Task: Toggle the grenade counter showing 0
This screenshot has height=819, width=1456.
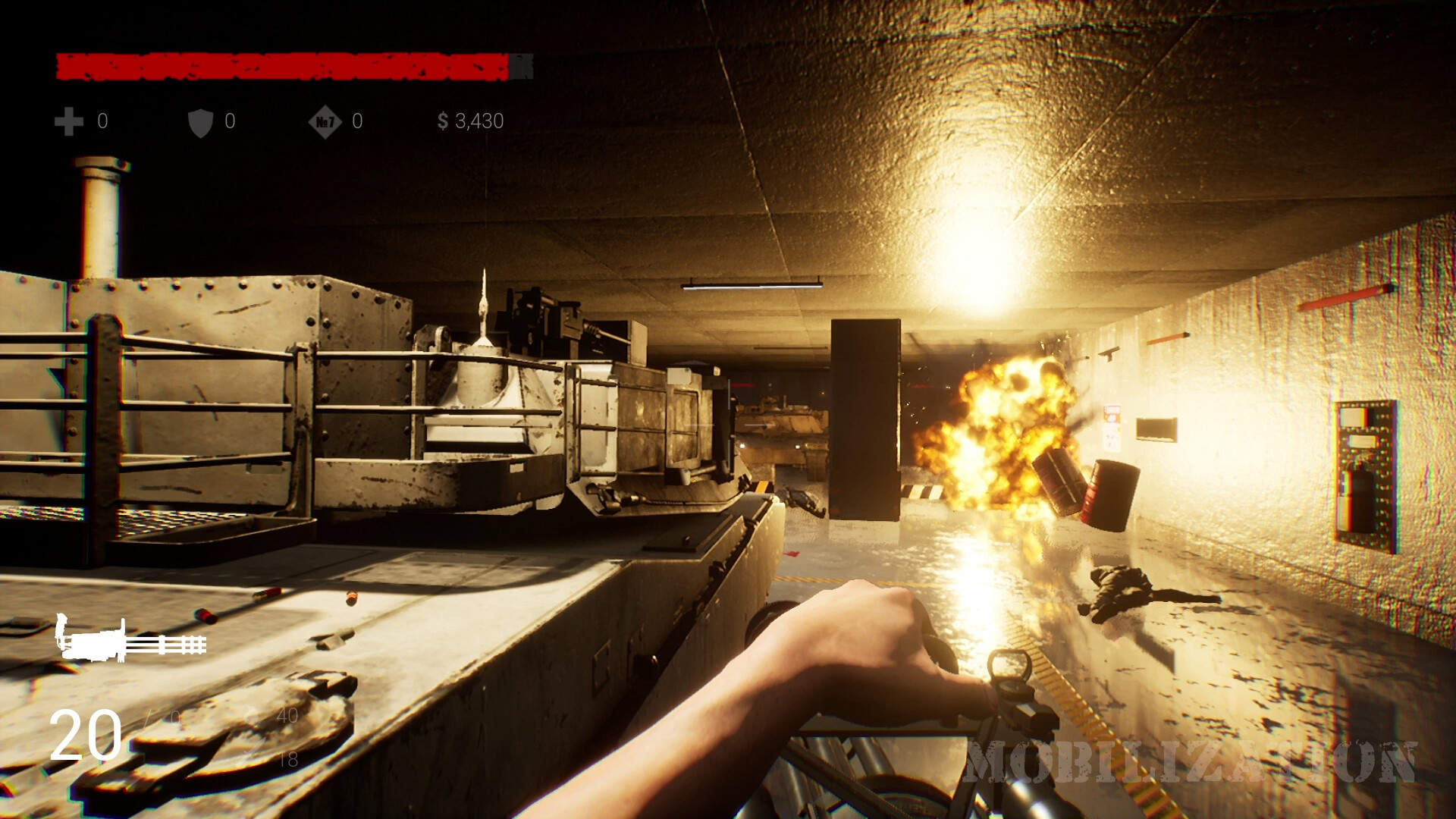Action: [x=356, y=121]
